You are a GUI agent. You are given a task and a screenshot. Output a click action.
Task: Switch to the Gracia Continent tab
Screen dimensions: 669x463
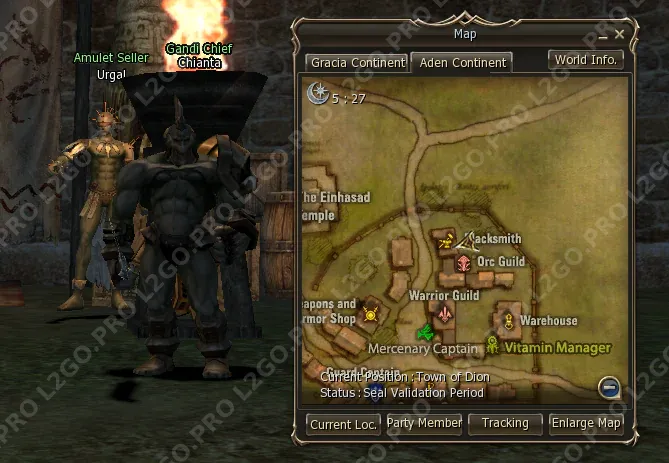point(357,62)
